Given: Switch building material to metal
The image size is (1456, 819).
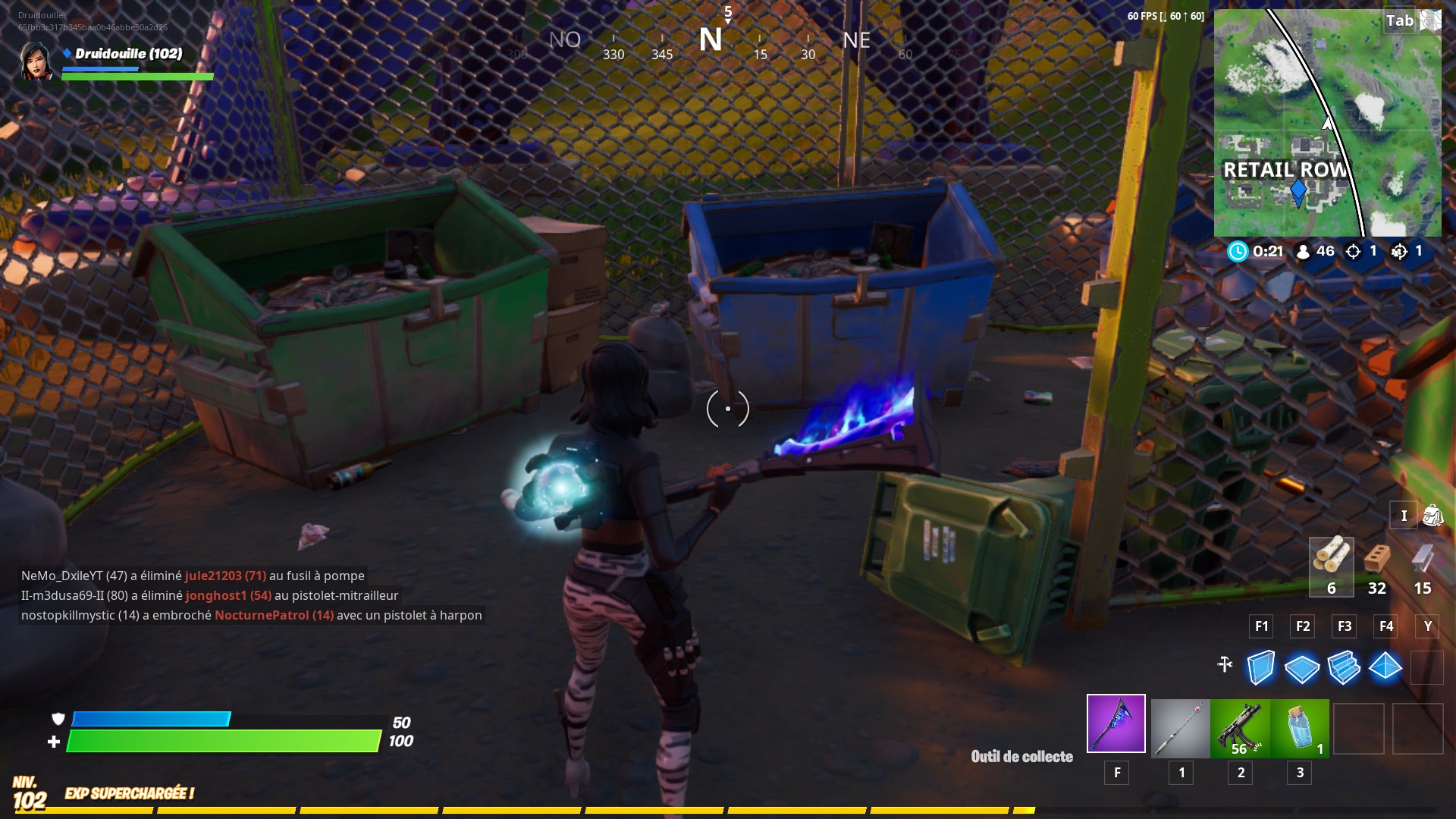Looking at the screenshot, I should point(1422,565).
